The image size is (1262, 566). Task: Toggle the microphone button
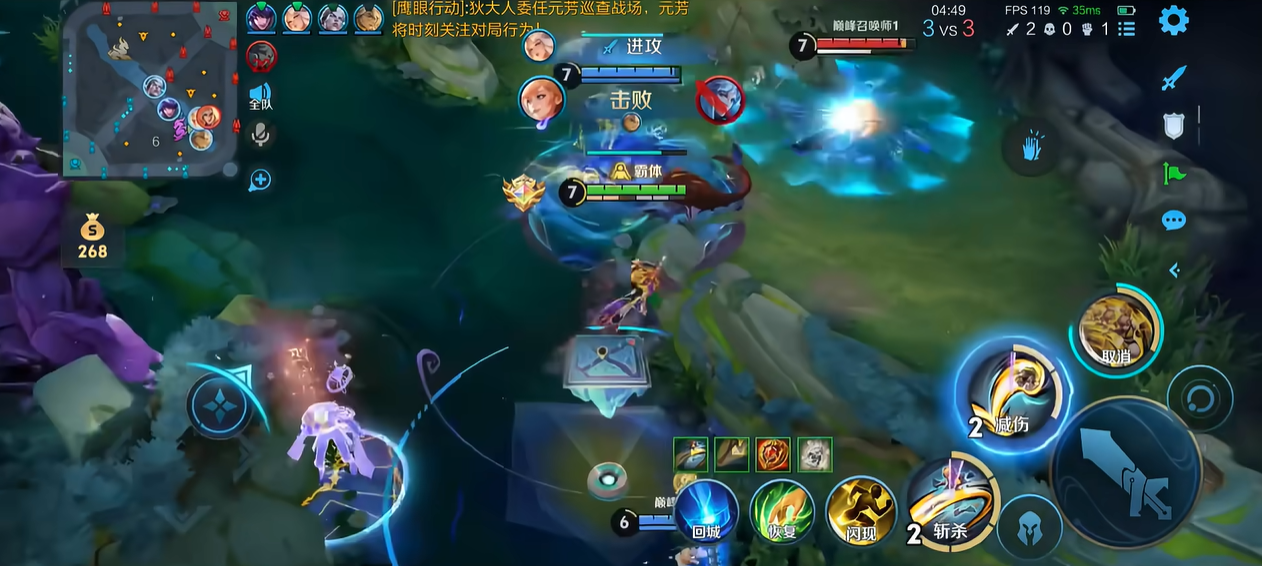(x=261, y=135)
